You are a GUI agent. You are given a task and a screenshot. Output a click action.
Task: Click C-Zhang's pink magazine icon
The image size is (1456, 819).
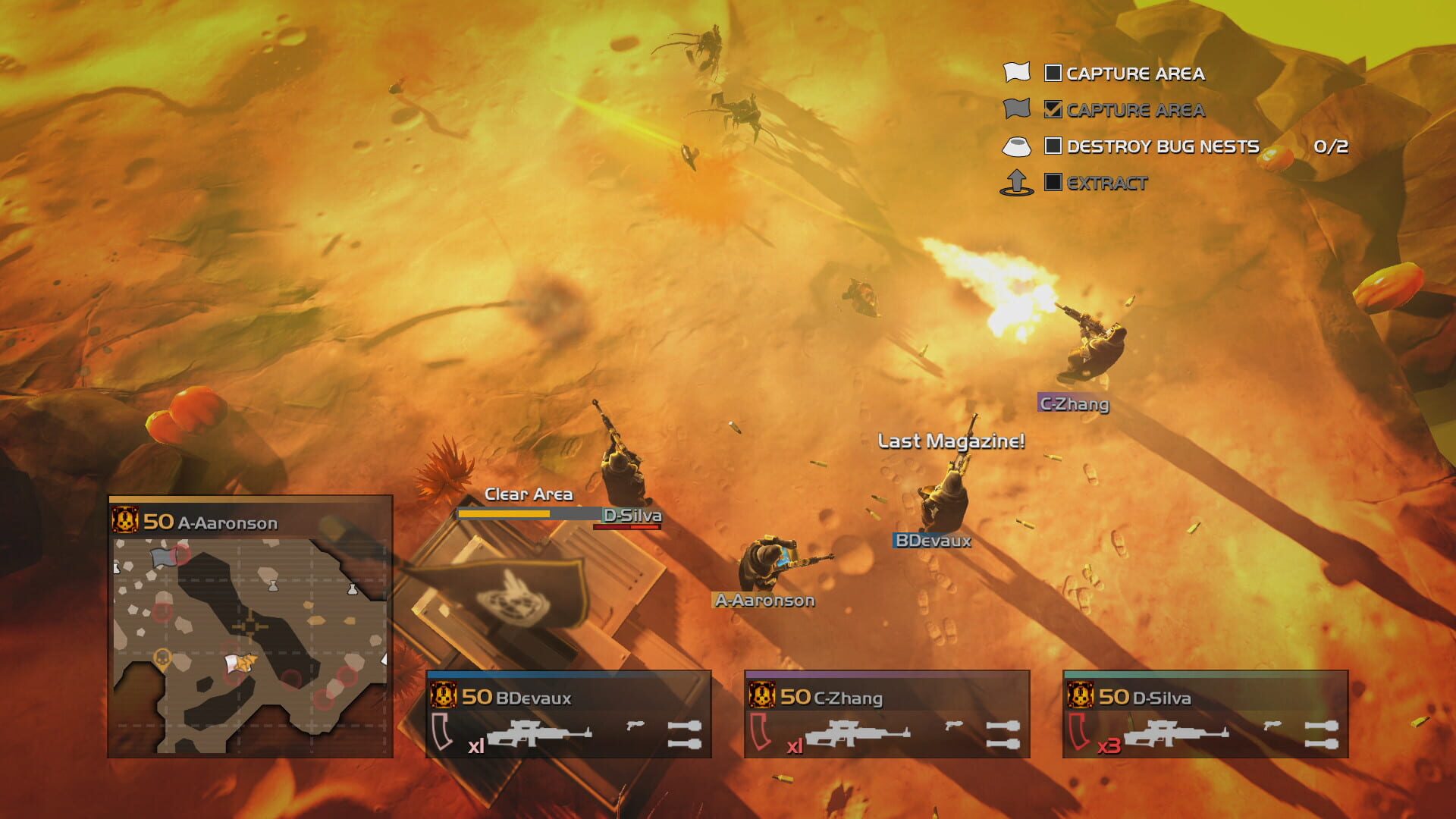pos(759,730)
